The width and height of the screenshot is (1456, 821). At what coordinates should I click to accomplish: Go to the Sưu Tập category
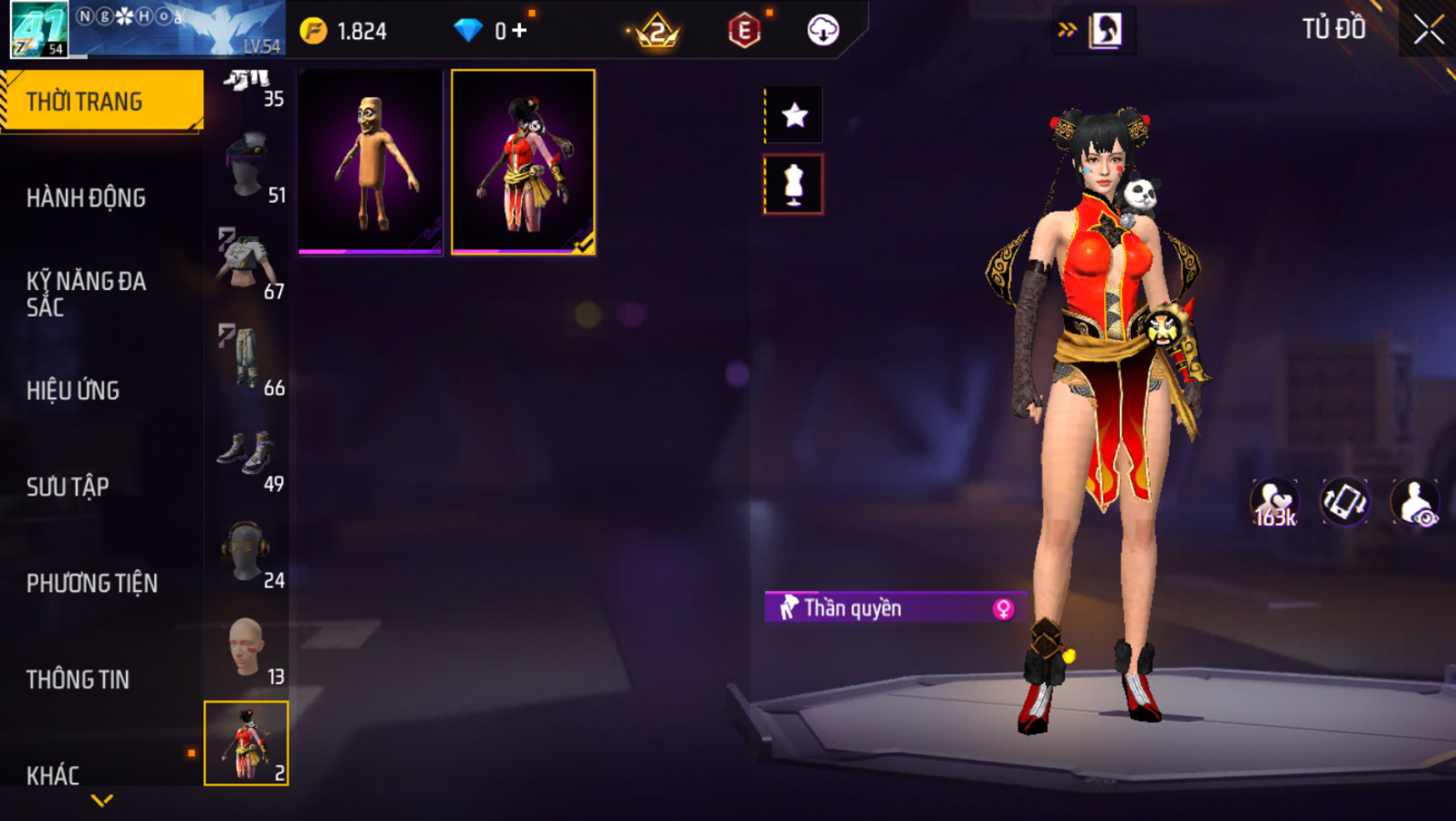(x=68, y=487)
